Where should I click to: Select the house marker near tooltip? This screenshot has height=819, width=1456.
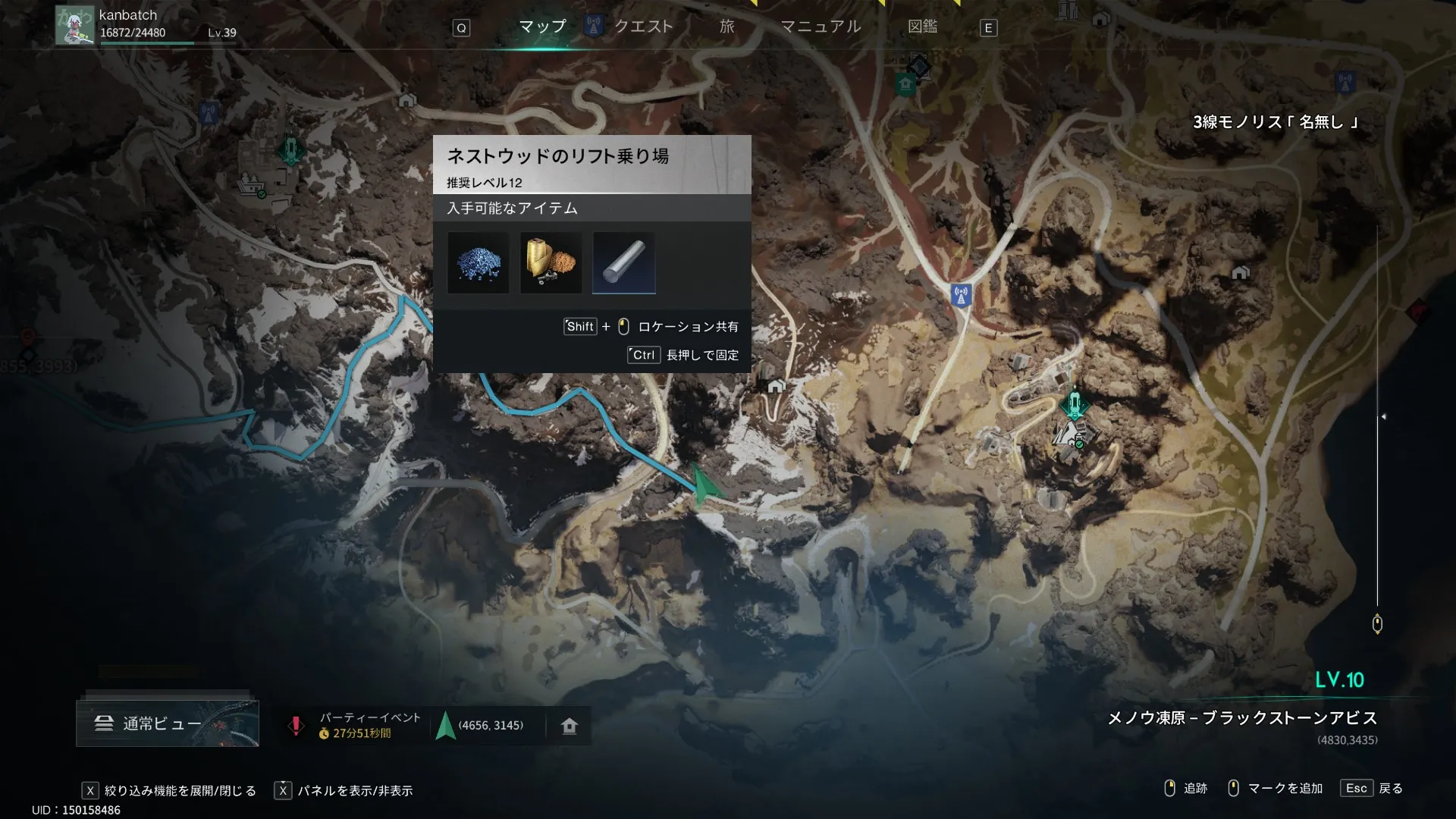point(775,387)
